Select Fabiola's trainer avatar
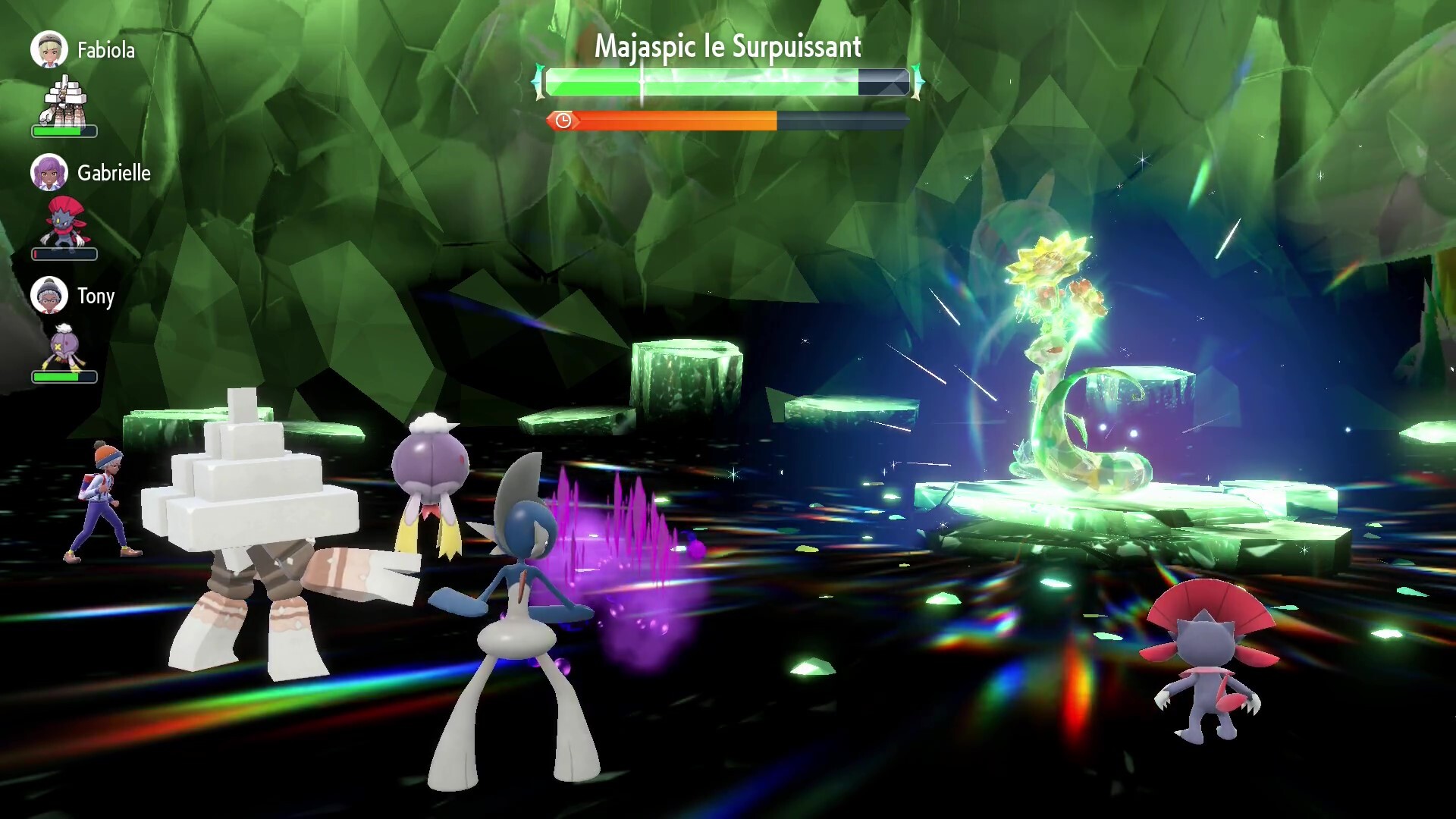This screenshot has height=819, width=1456. pyautogui.click(x=49, y=49)
